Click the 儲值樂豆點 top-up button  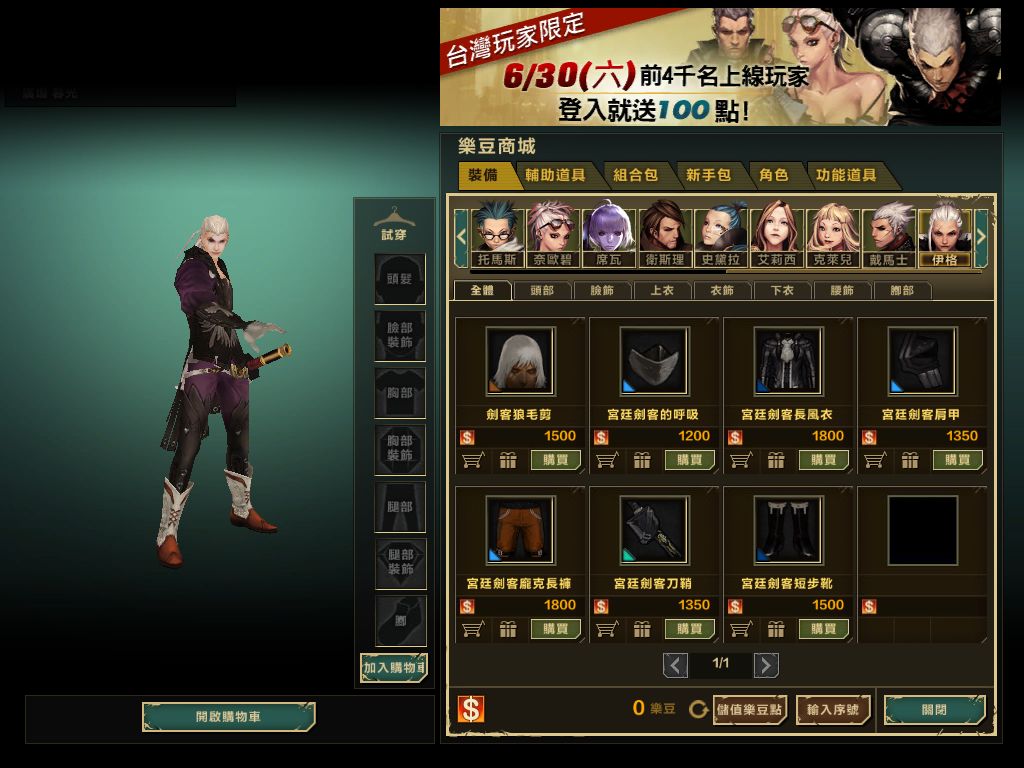(x=750, y=710)
